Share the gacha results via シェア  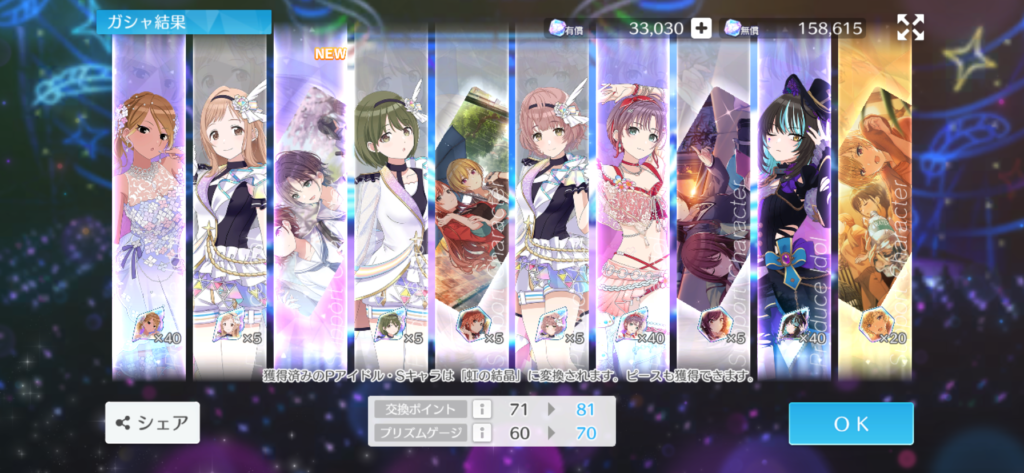(152, 423)
